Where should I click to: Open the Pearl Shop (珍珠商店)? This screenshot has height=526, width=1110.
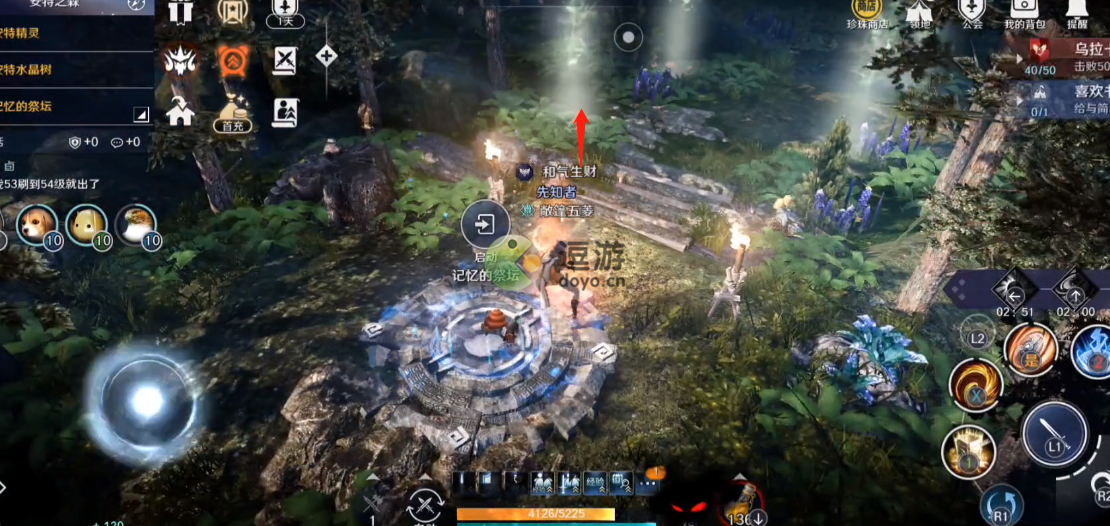coord(866,11)
